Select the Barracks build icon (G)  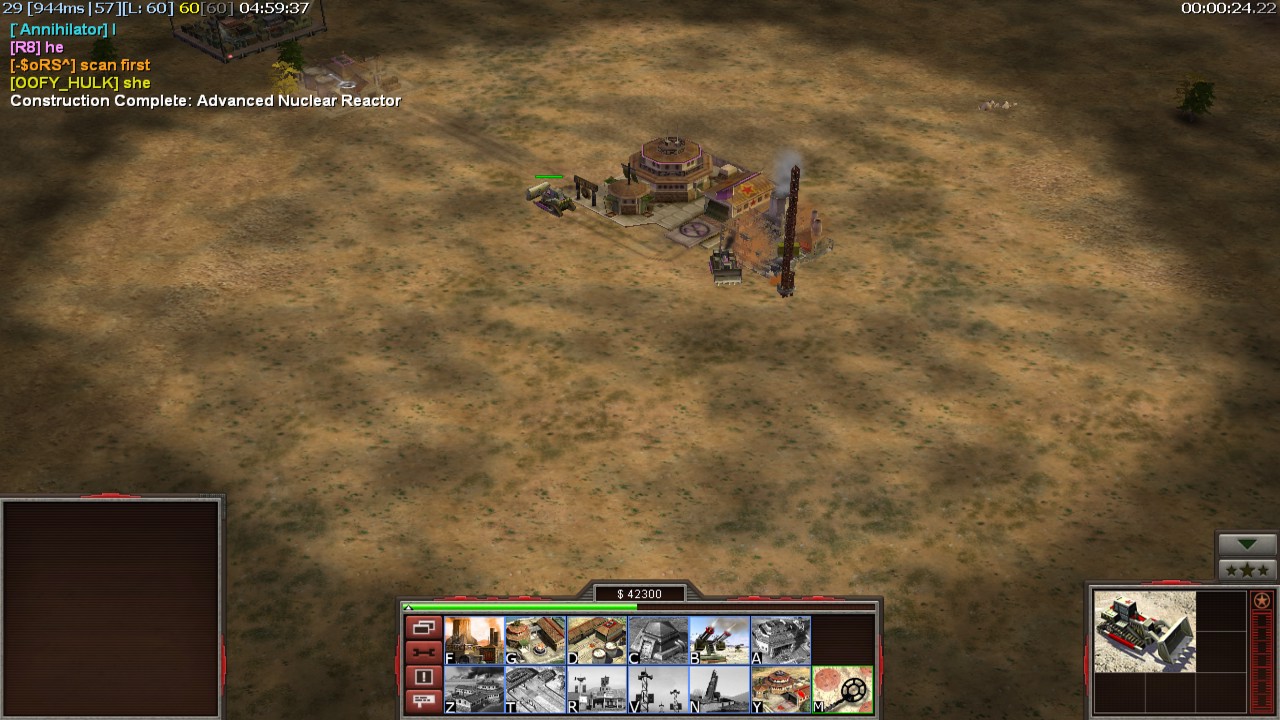[535, 640]
